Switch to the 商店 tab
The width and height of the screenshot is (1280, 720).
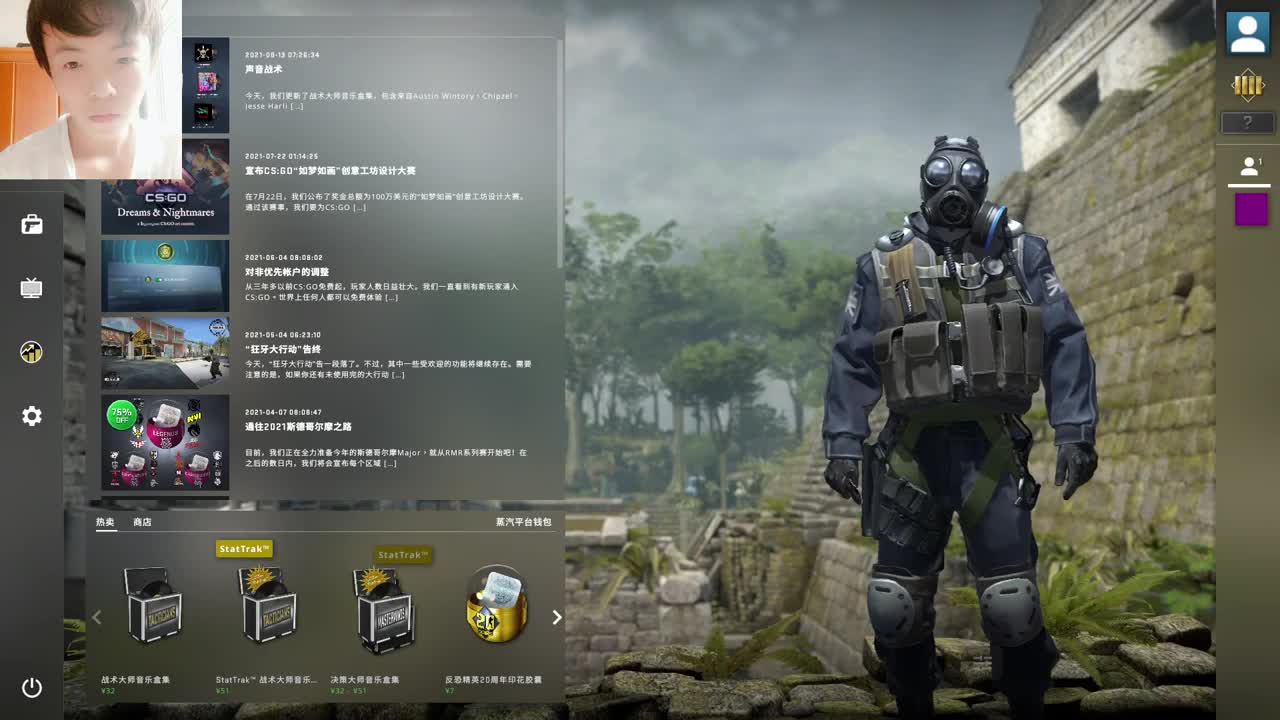(x=139, y=520)
